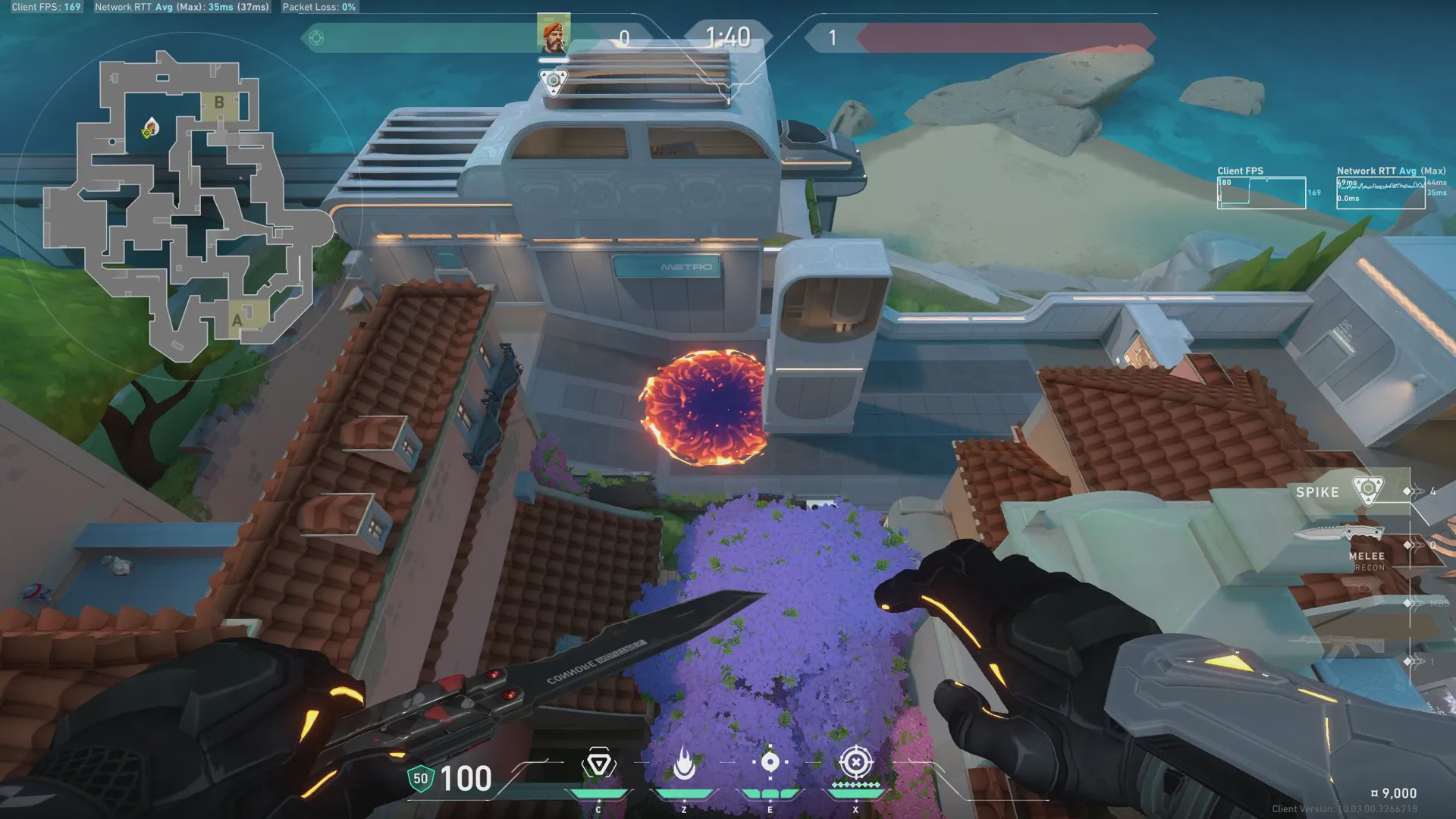Click the player location icon on minimap
The height and width of the screenshot is (819, 1456).
(x=150, y=128)
